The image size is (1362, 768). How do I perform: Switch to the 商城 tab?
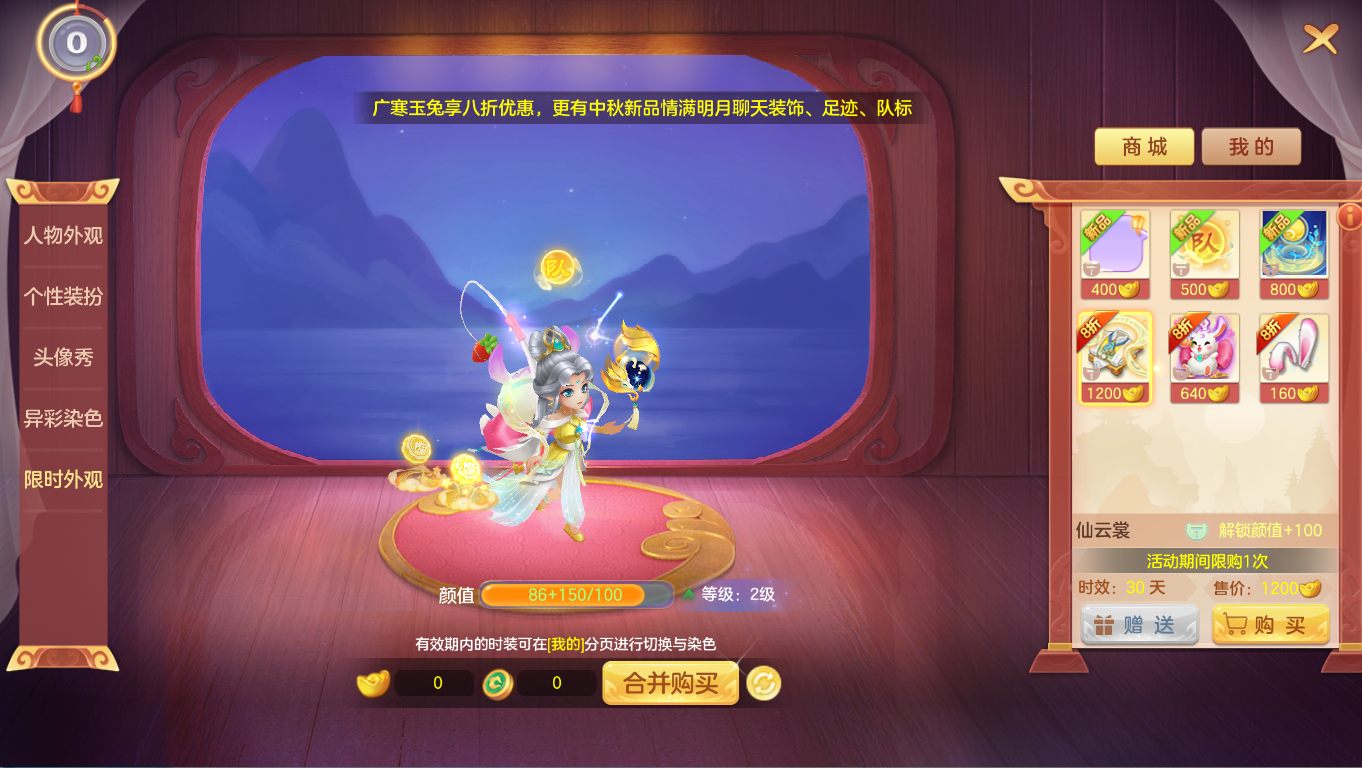(1144, 146)
